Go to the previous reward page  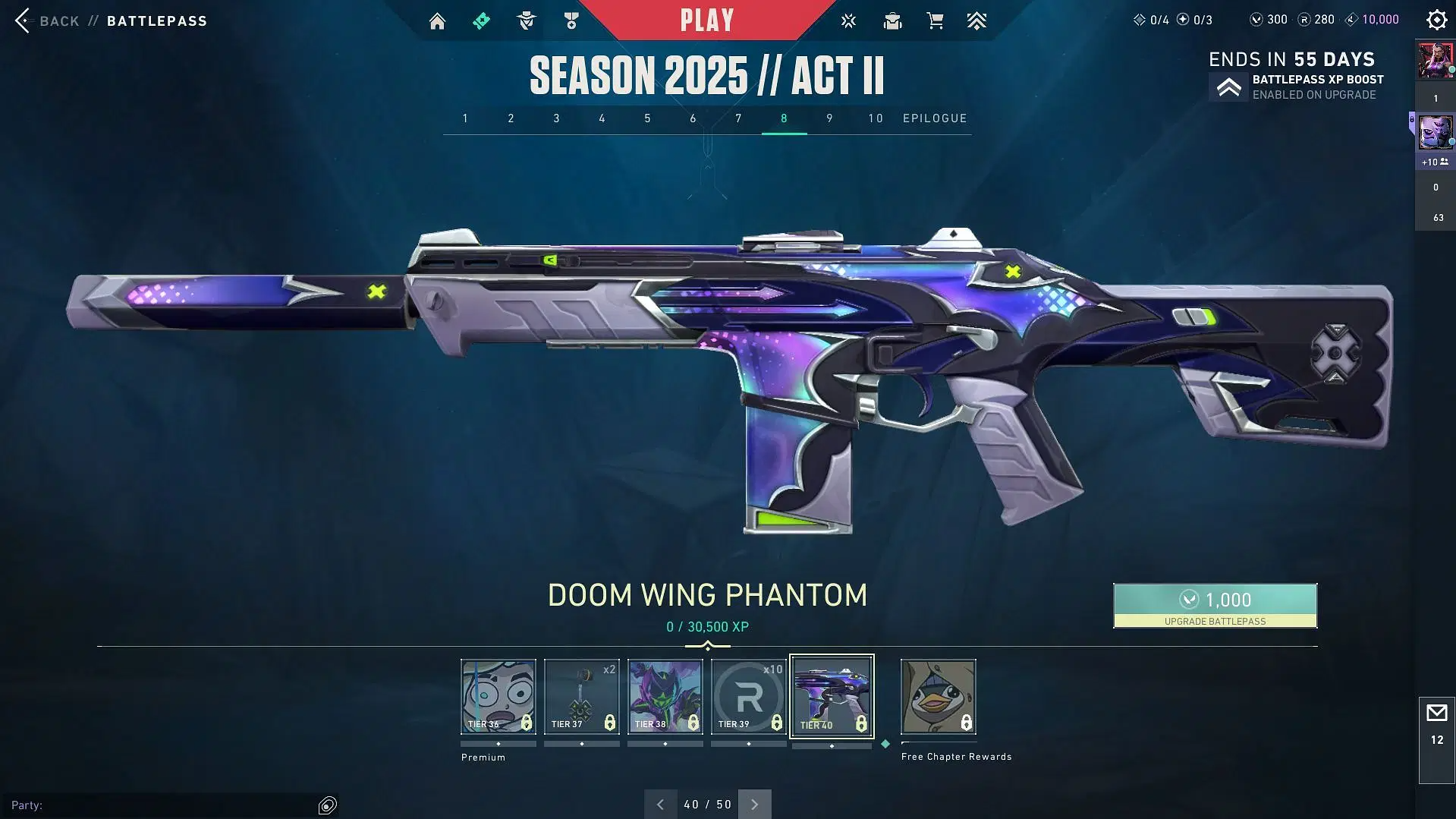[660, 804]
